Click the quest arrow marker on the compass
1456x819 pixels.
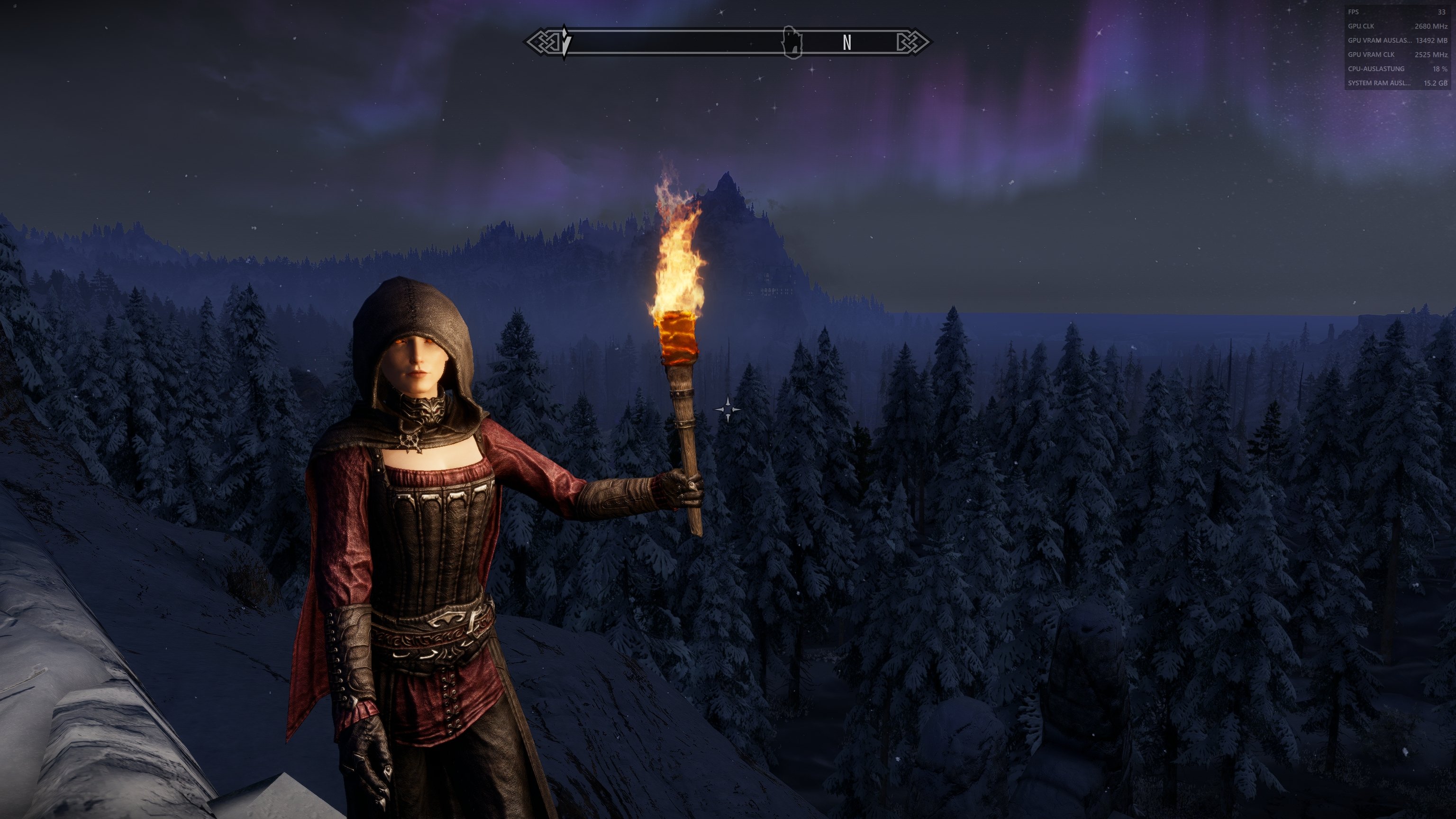click(x=565, y=41)
